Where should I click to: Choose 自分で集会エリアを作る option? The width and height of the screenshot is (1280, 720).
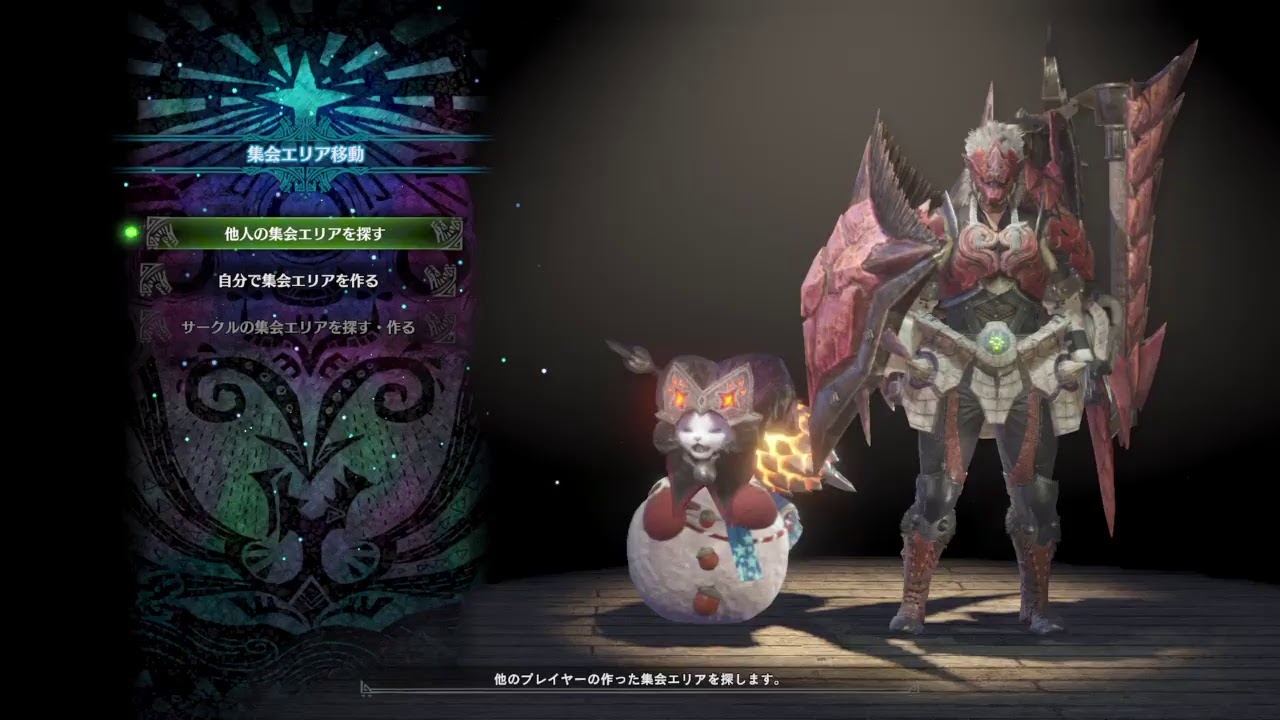point(298,281)
